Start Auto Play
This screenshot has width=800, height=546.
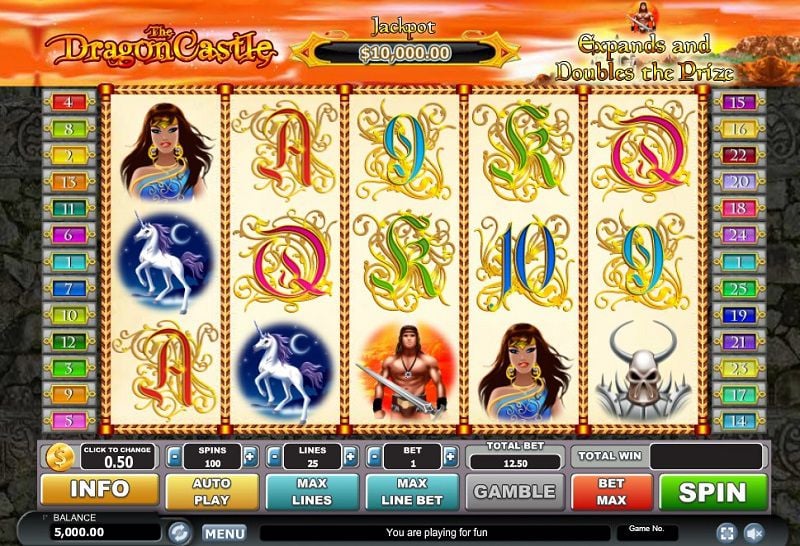pyautogui.click(x=211, y=490)
